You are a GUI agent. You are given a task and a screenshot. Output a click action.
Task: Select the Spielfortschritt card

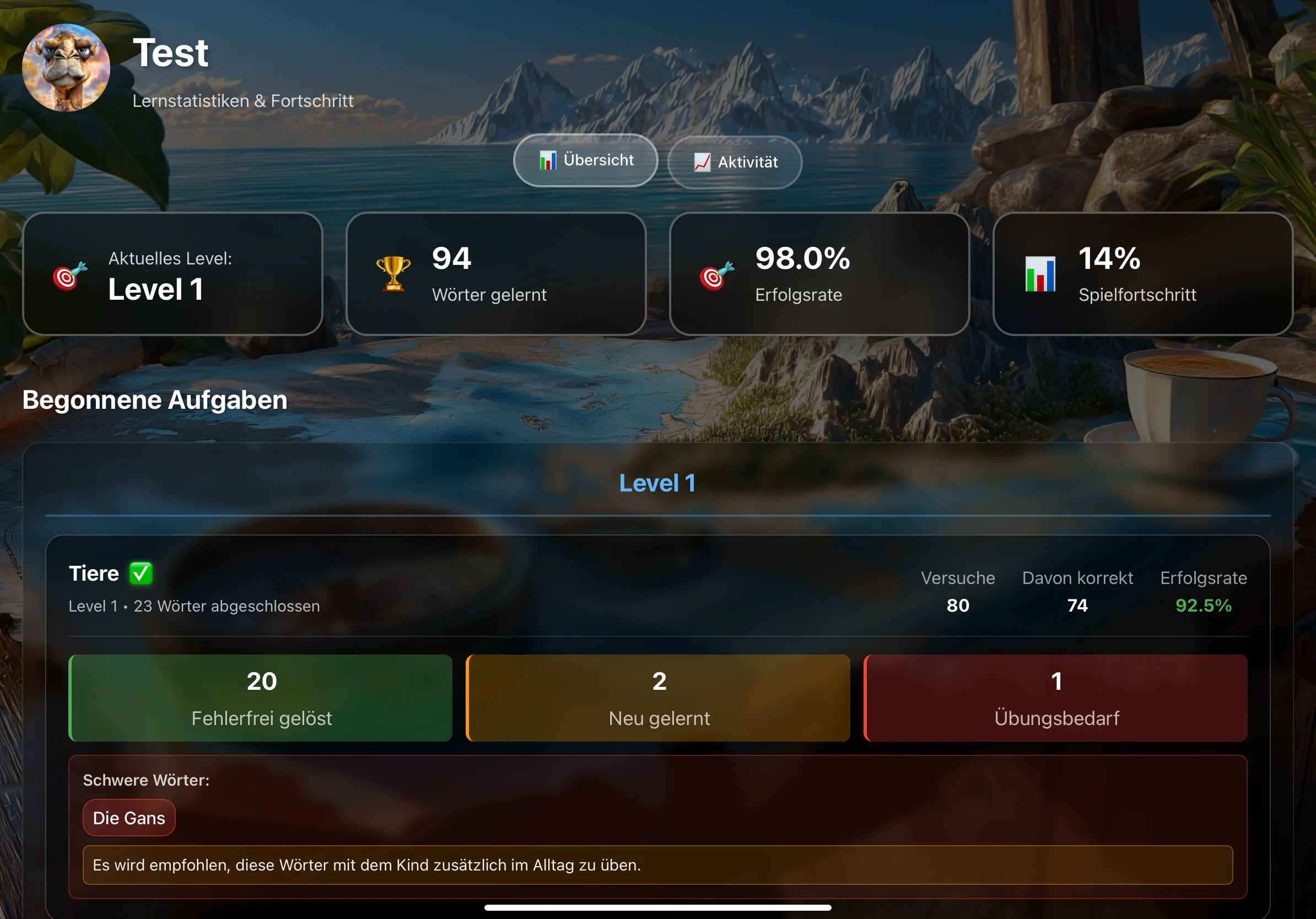(1142, 274)
